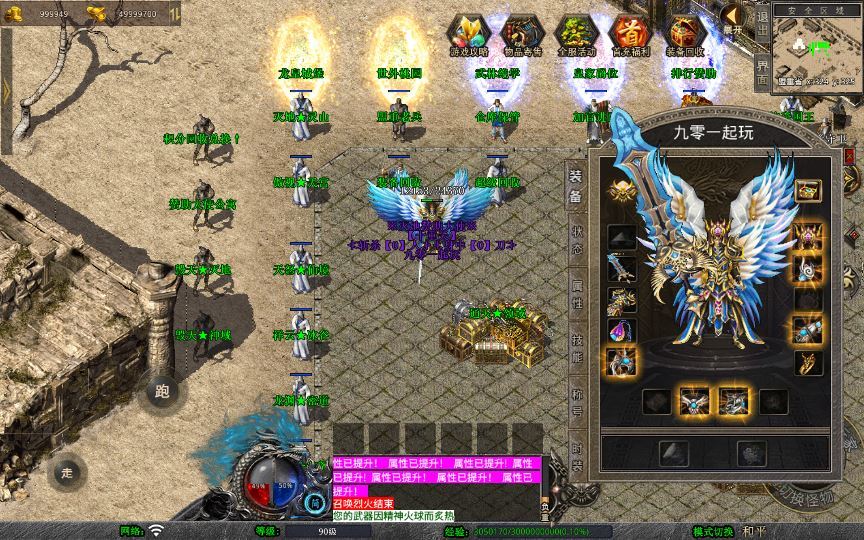This screenshot has height=540, width=864.
Task: Switch to the 称号 titles tab
Action: pyautogui.click(x=577, y=400)
